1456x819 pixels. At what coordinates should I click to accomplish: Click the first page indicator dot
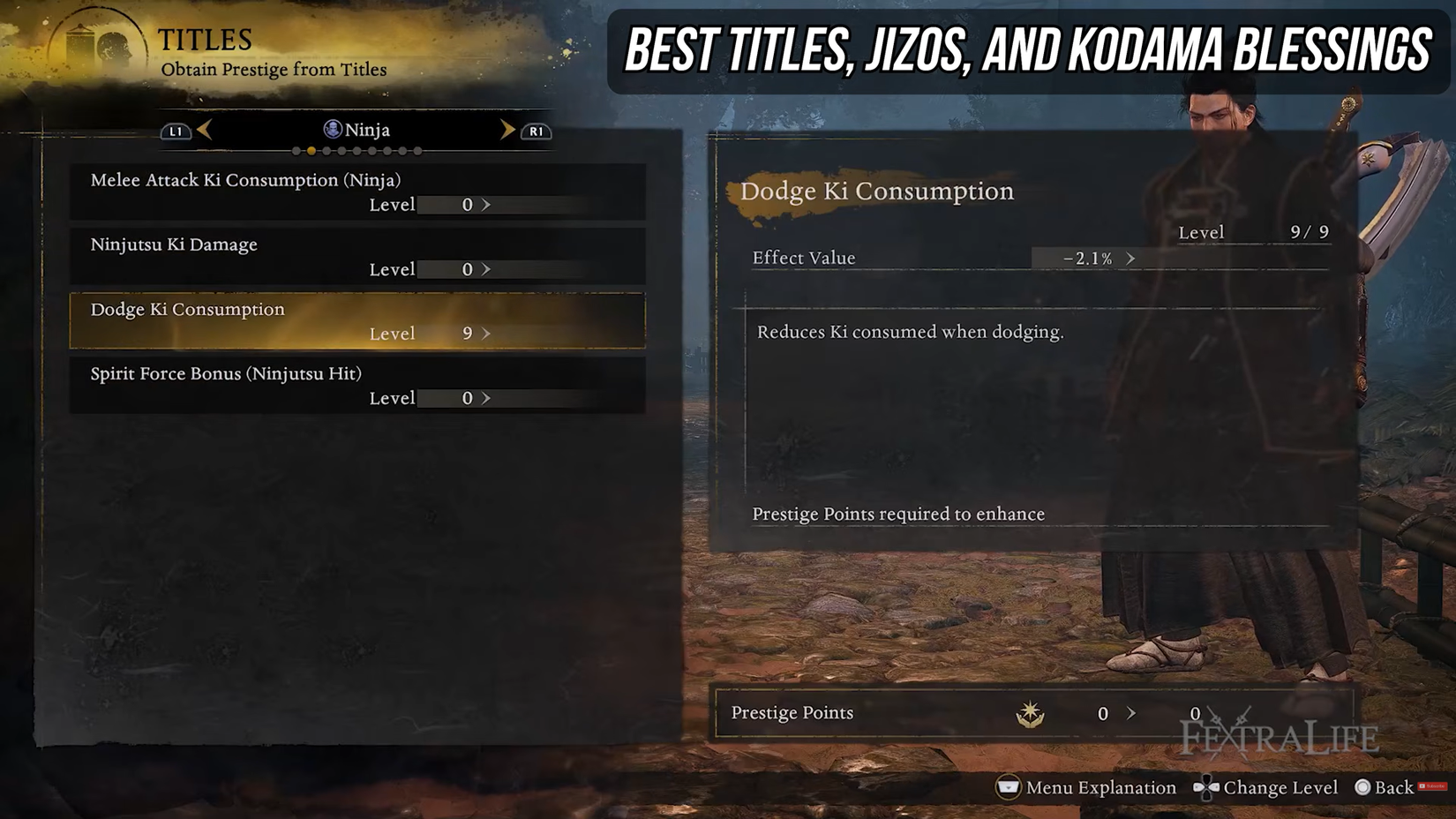(x=296, y=151)
